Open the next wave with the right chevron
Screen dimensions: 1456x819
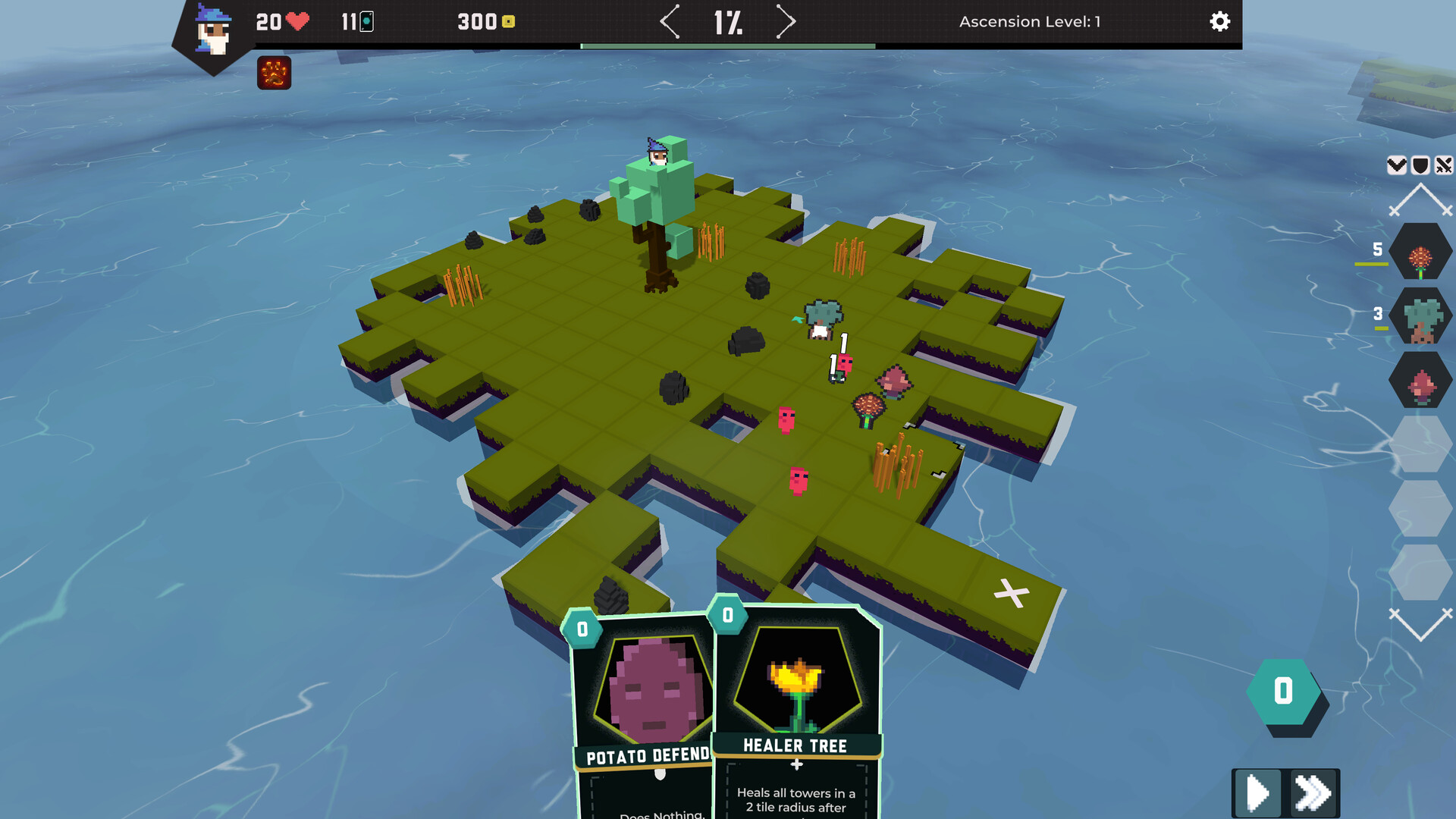(786, 22)
